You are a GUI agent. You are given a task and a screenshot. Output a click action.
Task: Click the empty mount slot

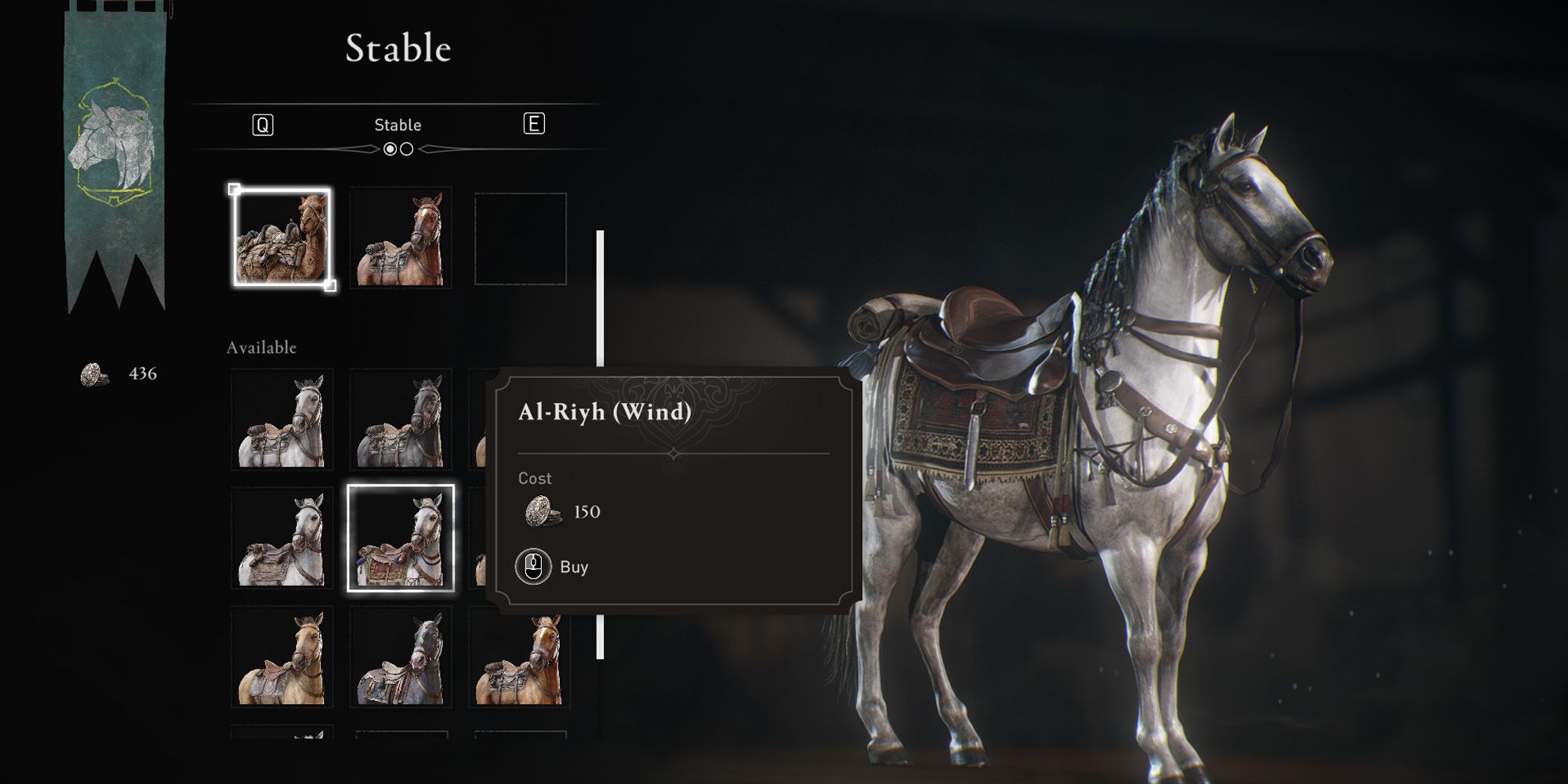(521, 237)
